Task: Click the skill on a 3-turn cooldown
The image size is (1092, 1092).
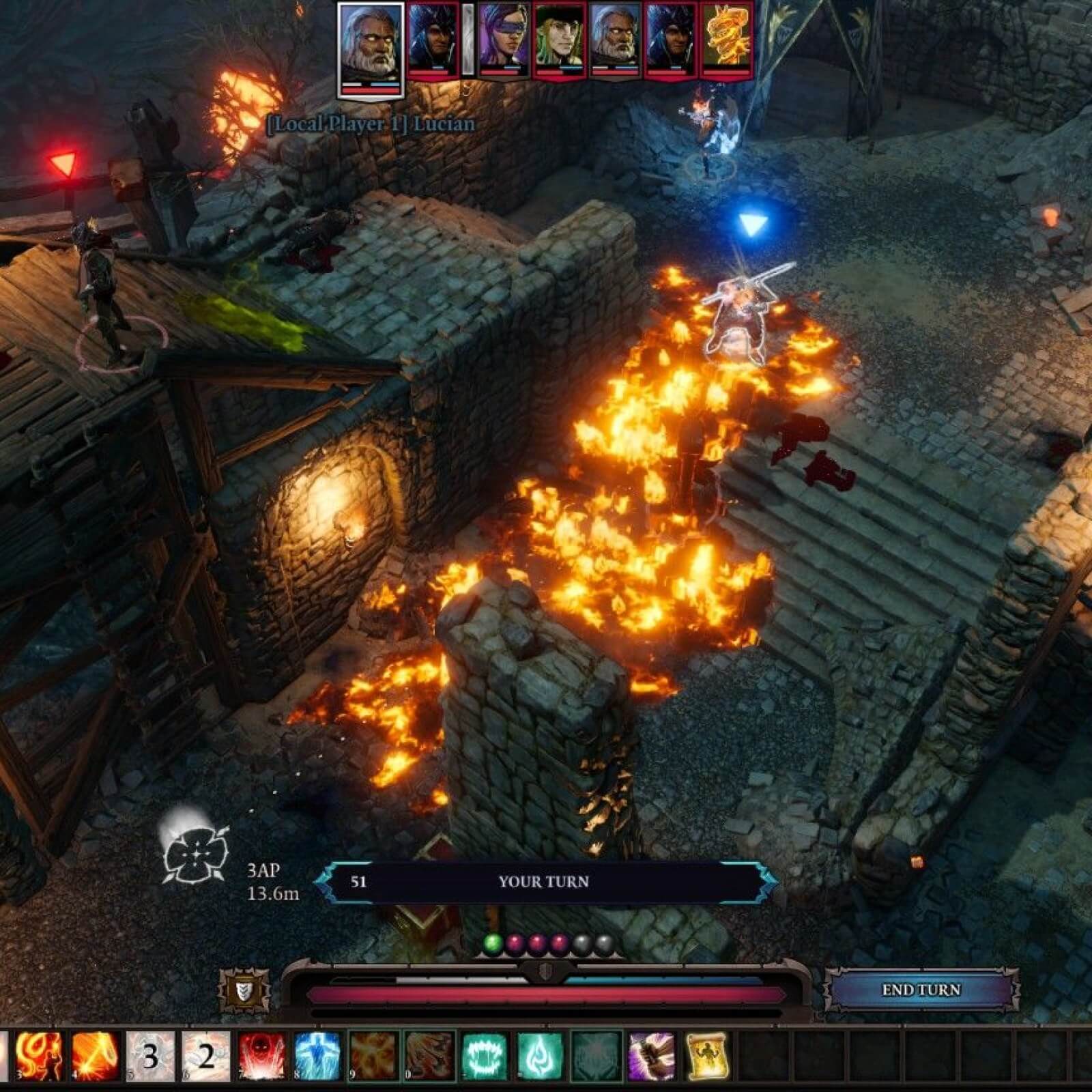Action: 151,1056
